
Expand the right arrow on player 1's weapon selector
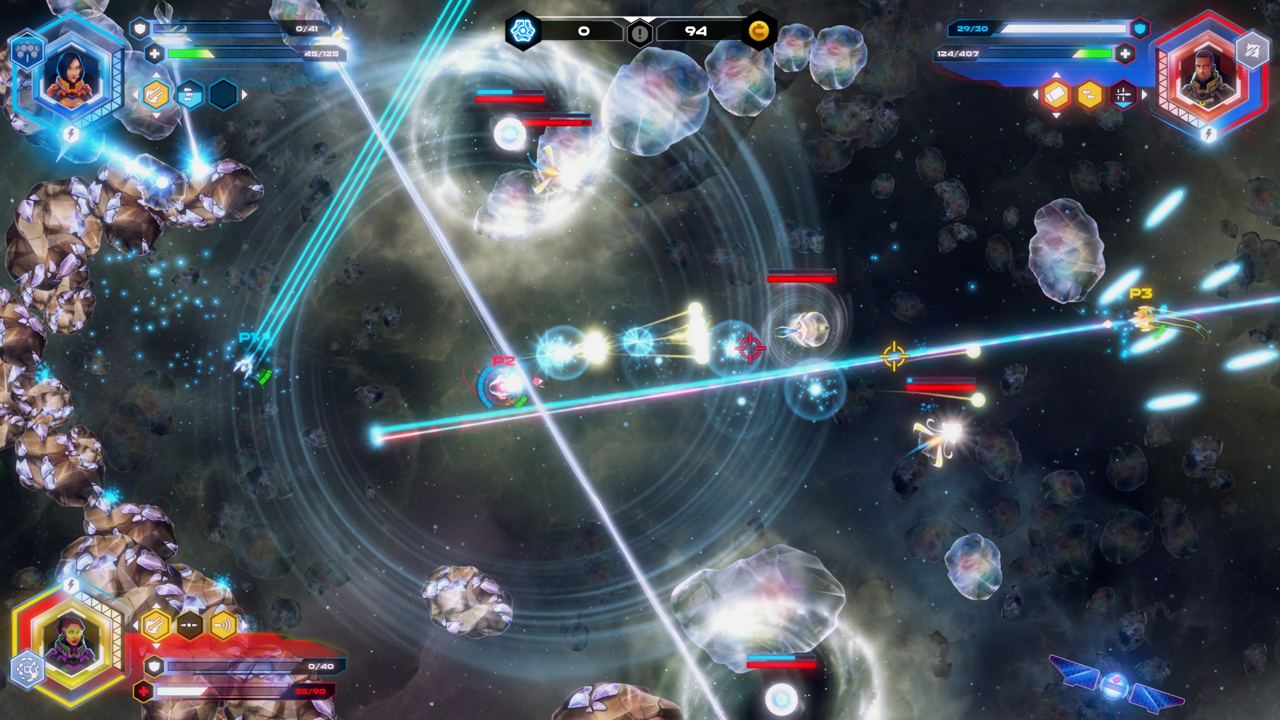click(x=244, y=96)
